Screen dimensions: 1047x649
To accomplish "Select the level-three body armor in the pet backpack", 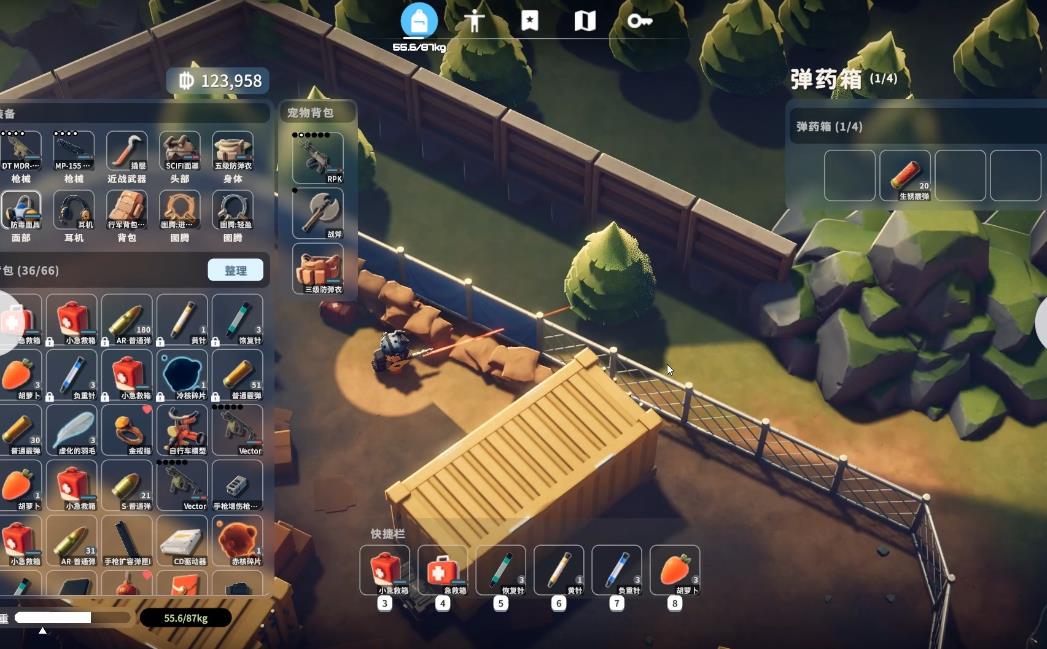I will [x=318, y=268].
